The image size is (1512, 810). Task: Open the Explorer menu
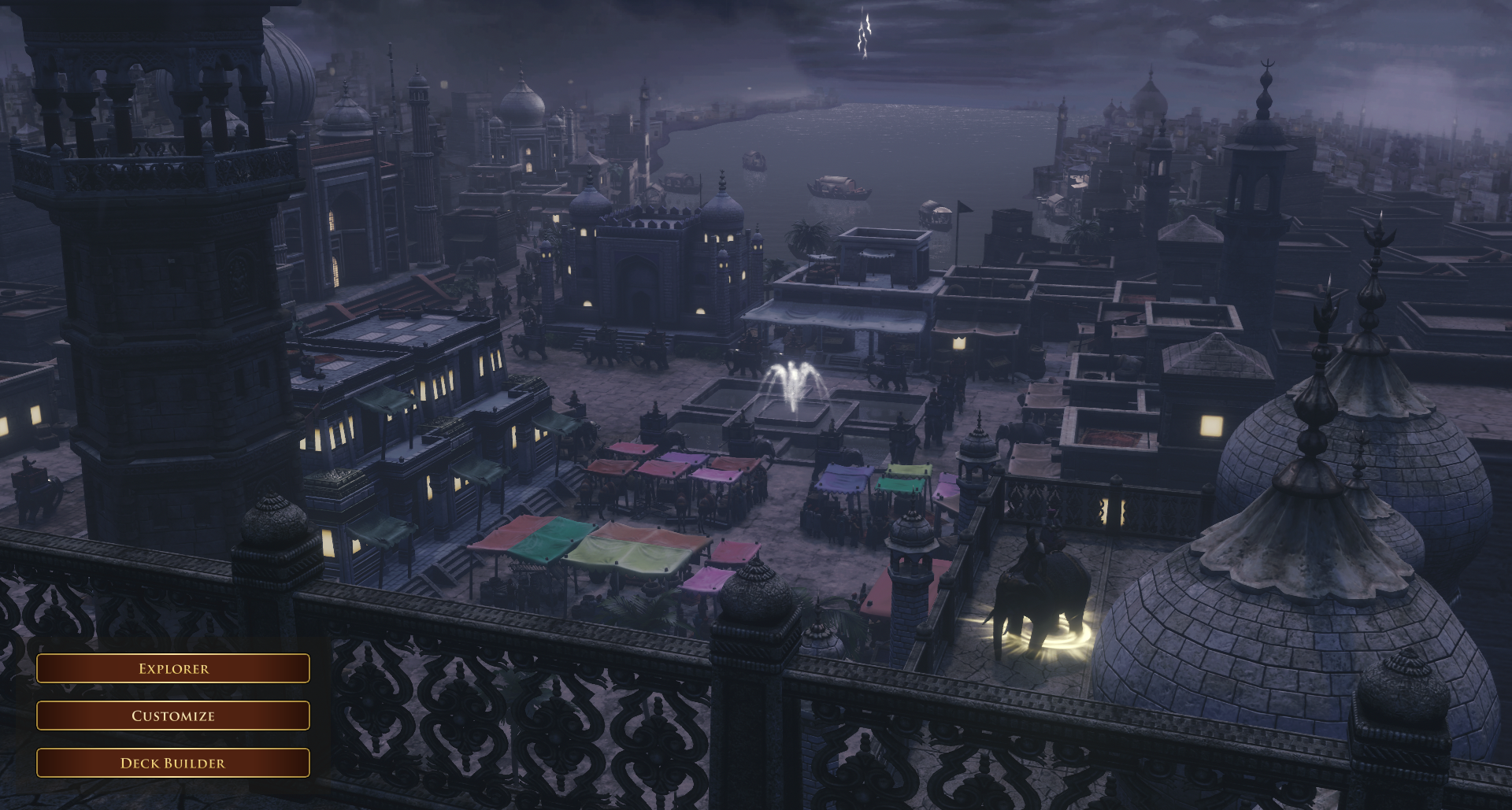click(173, 668)
